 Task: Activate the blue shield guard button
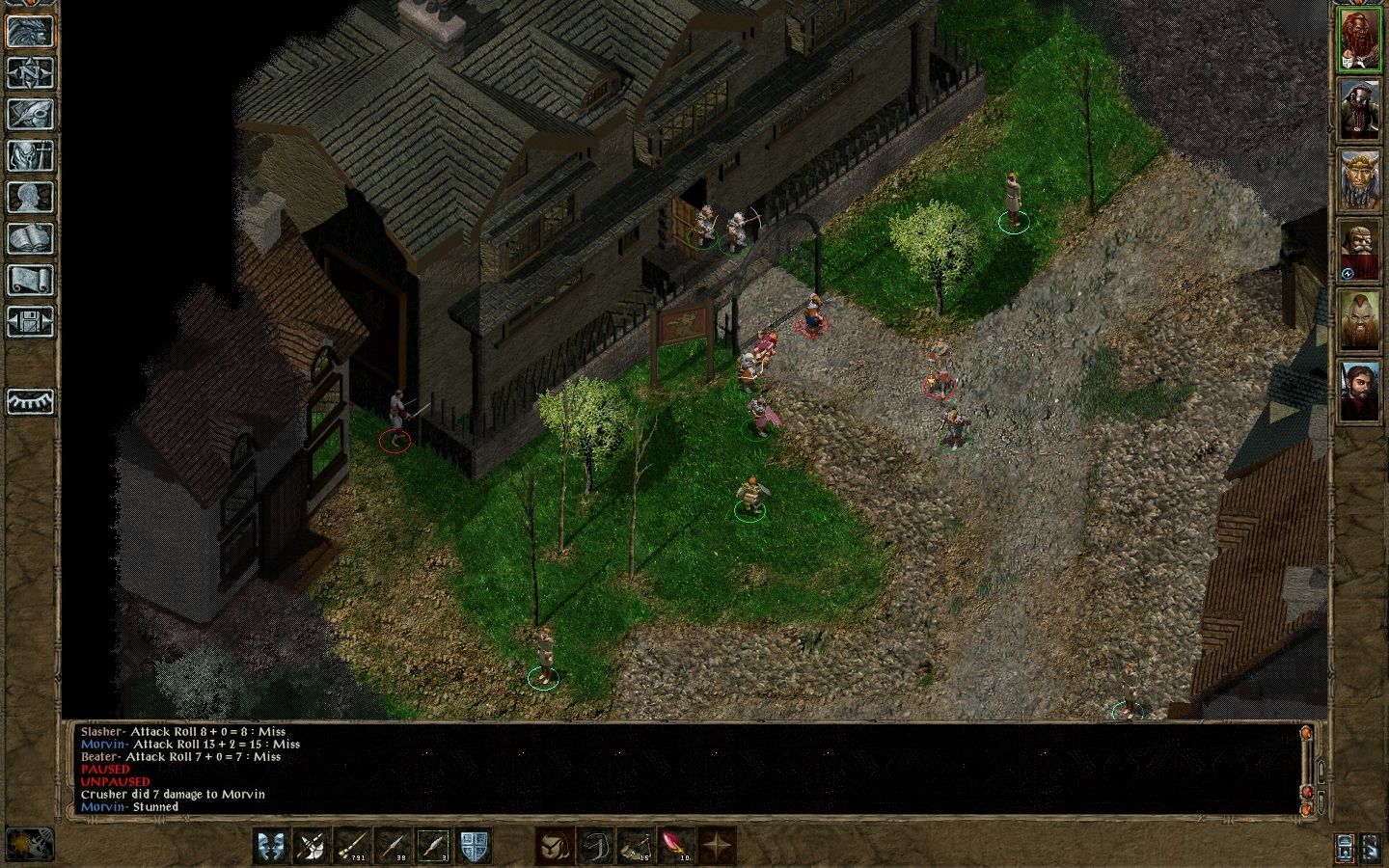[474, 846]
